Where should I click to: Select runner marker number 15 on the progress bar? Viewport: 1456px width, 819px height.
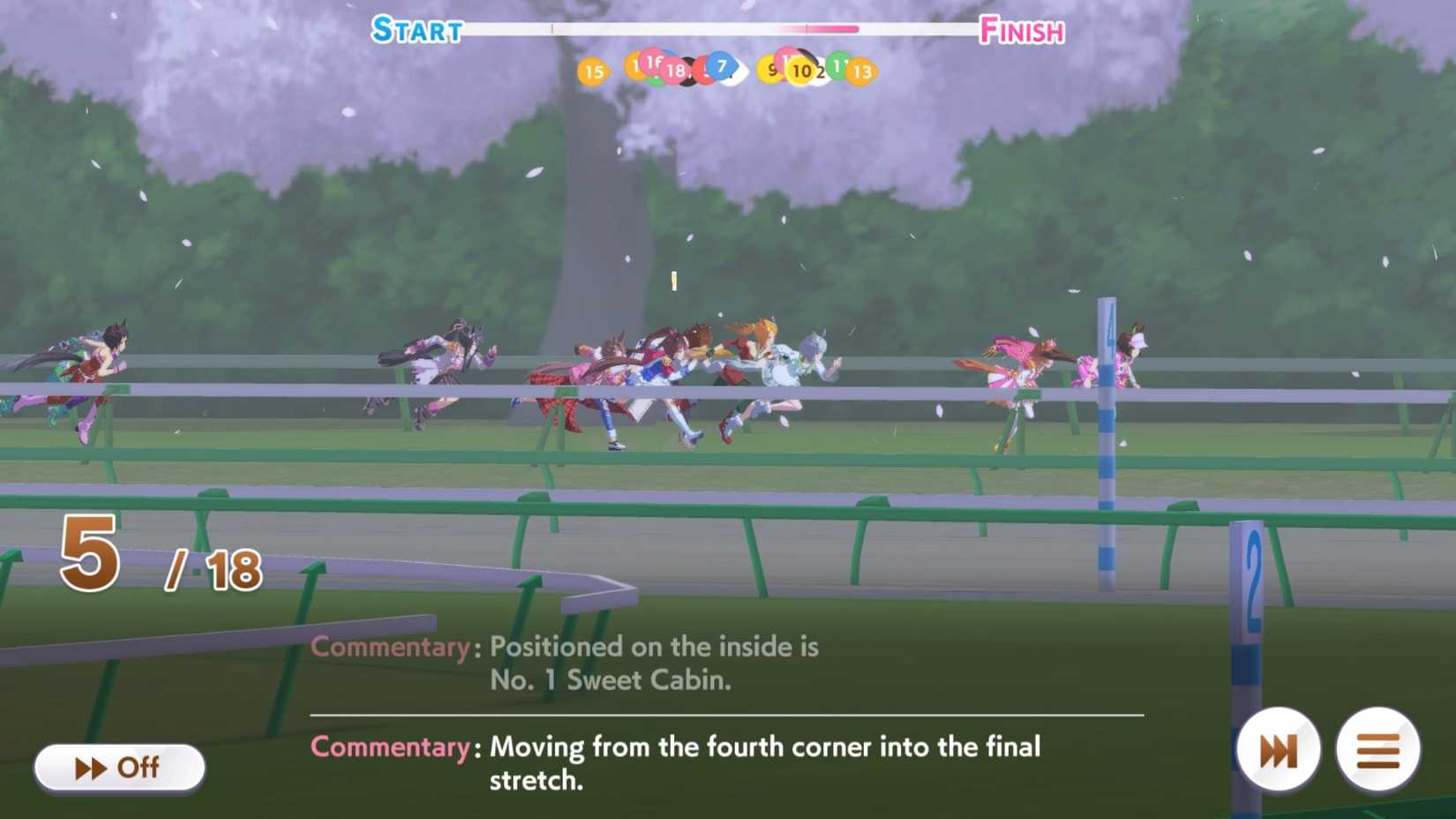click(x=595, y=71)
